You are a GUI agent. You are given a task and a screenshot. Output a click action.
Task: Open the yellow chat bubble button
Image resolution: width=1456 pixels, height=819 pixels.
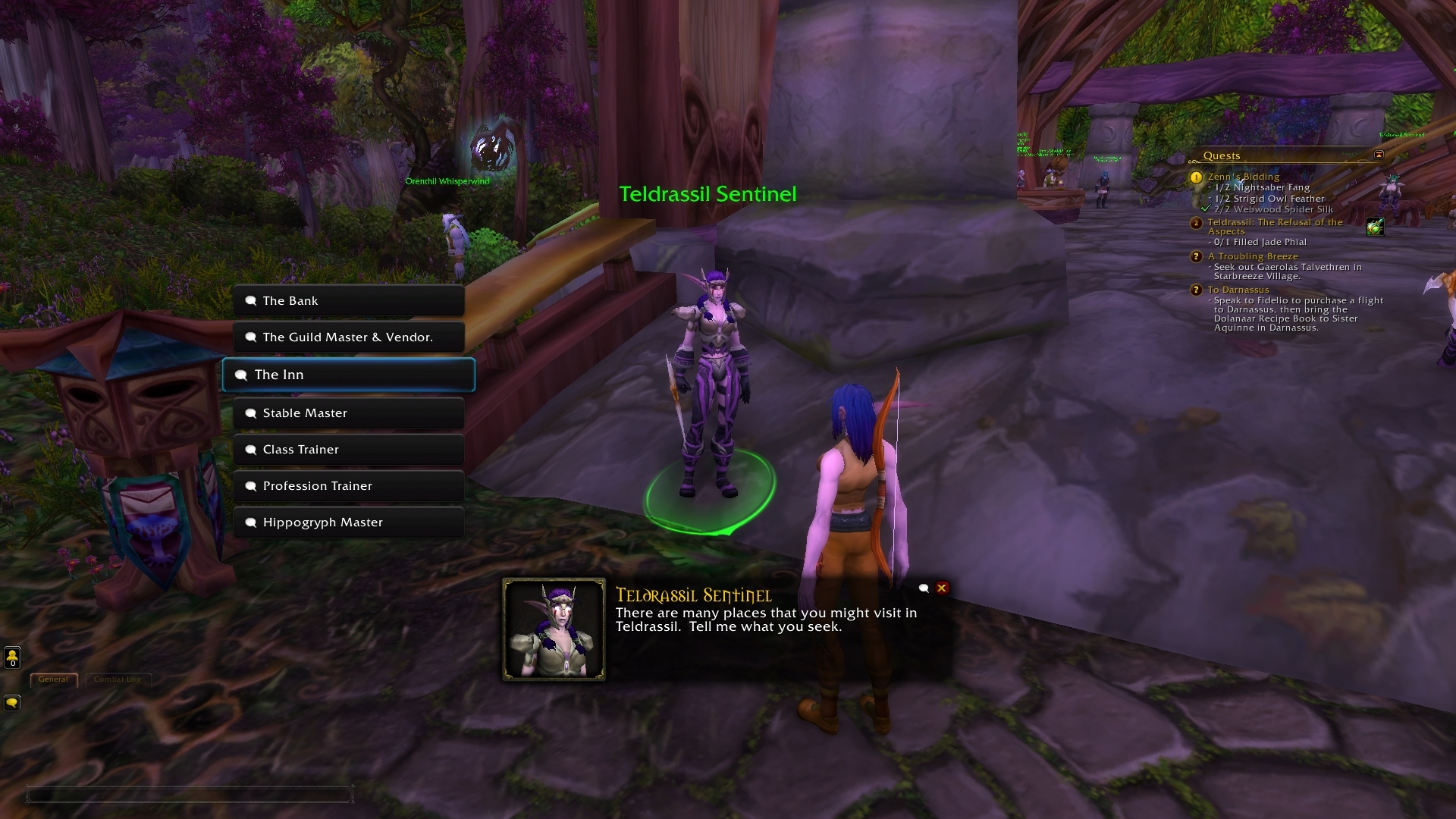point(12,703)
